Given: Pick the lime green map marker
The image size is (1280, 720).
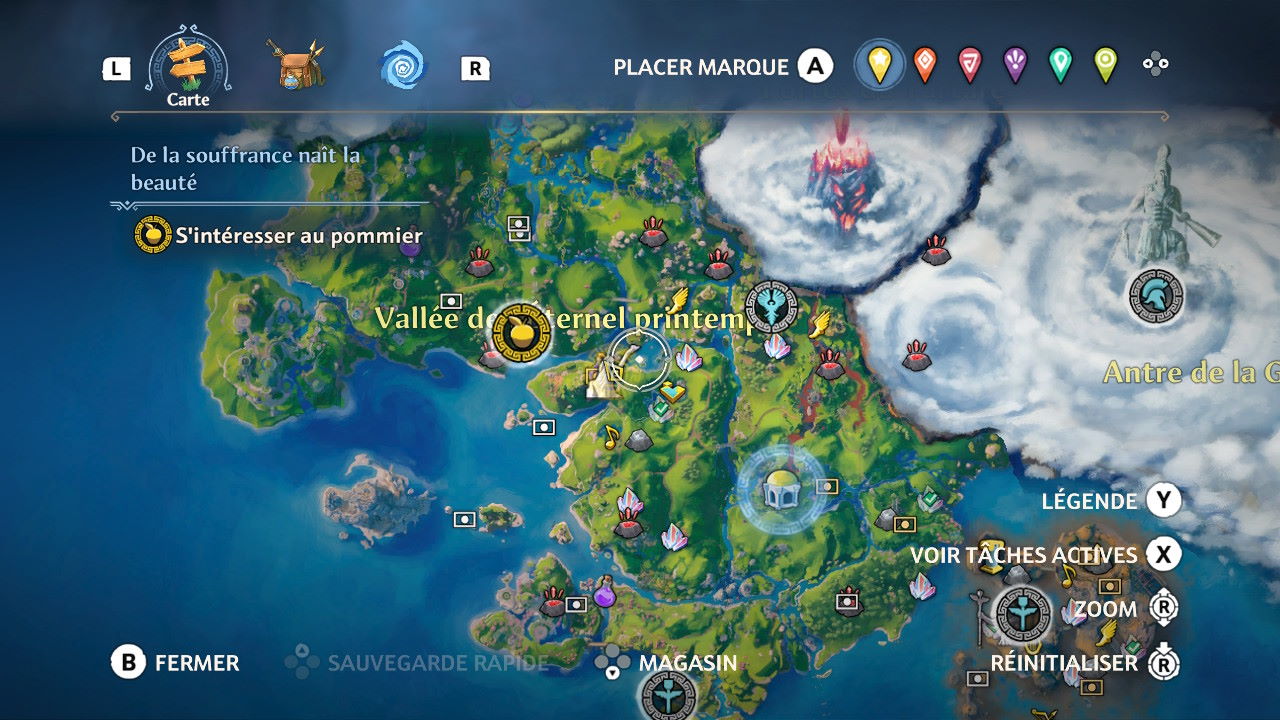Looking at the screenshot, I should pyautogui.click(x=1104, y=66).
